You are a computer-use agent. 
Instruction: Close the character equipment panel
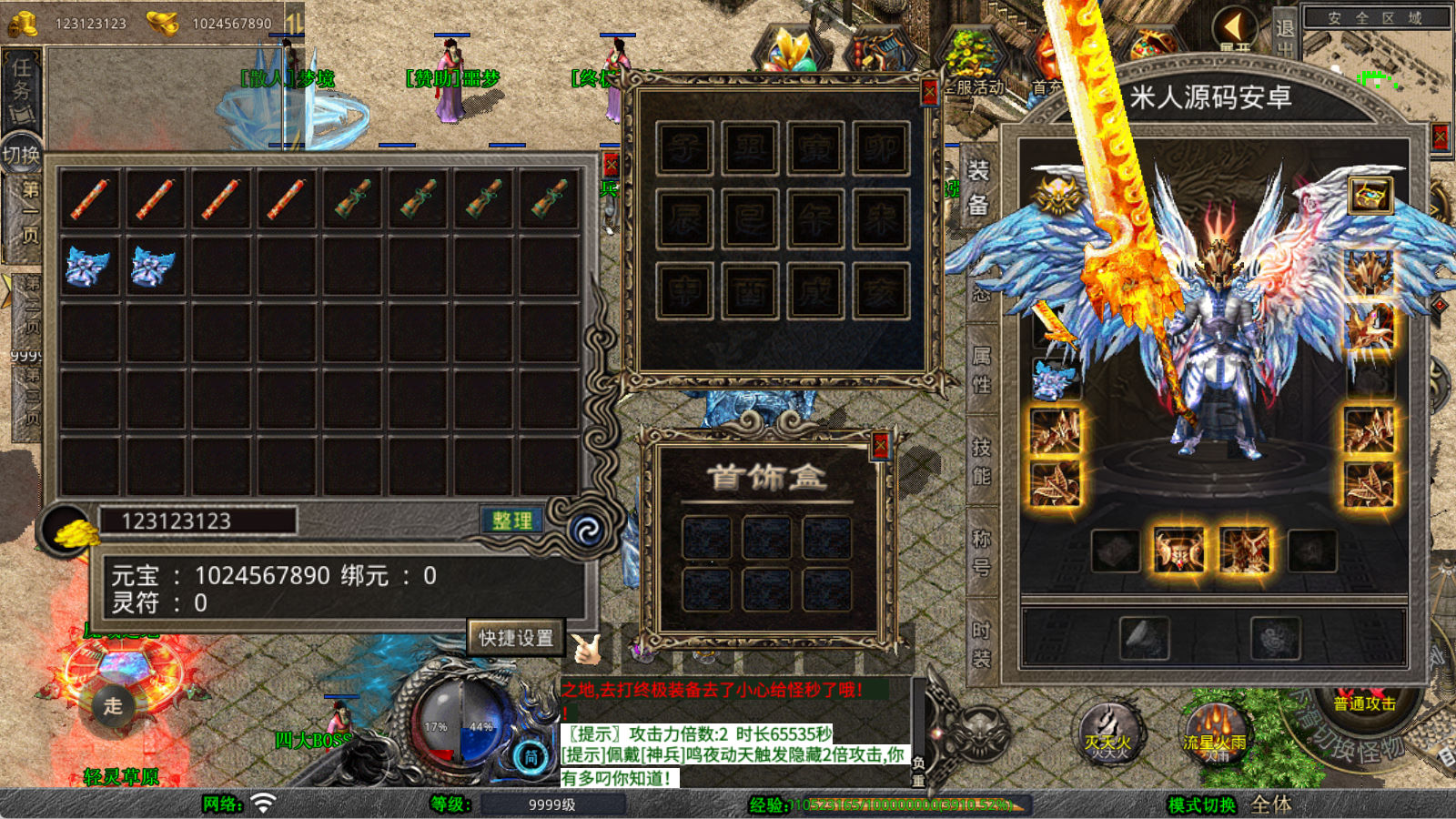tap(1440, 137)
